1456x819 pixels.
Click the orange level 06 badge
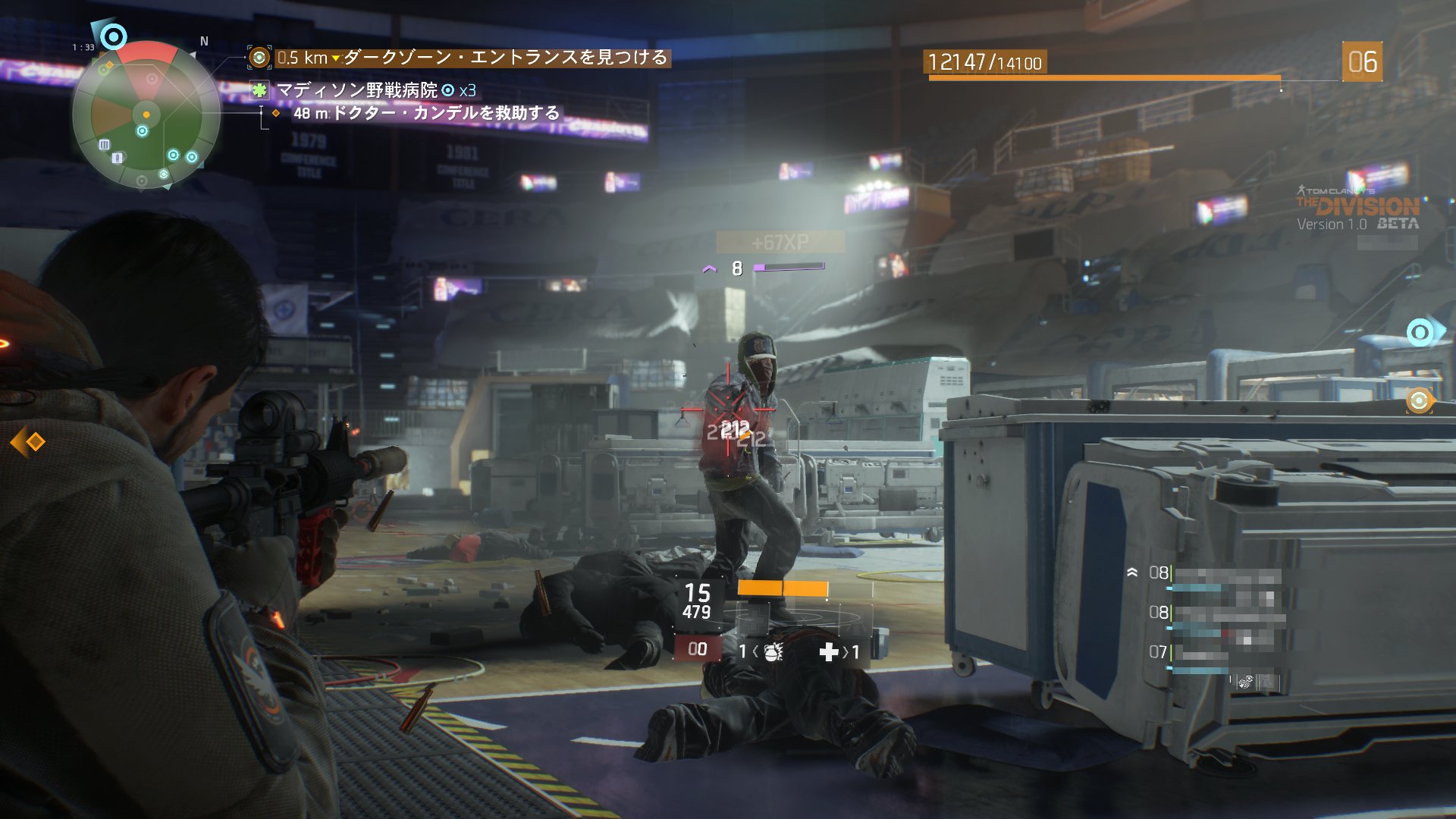[1362, 61]
